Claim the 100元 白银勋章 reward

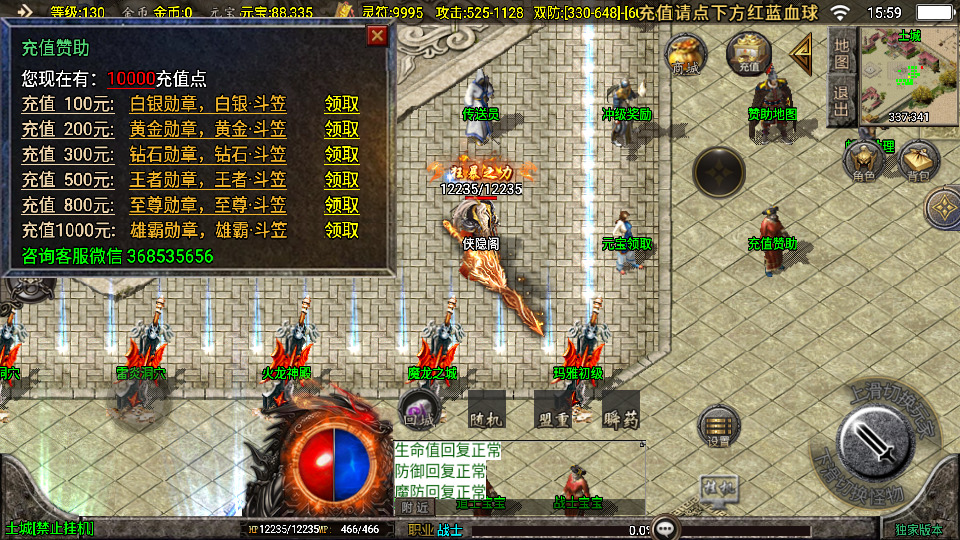tap(342, 104)
